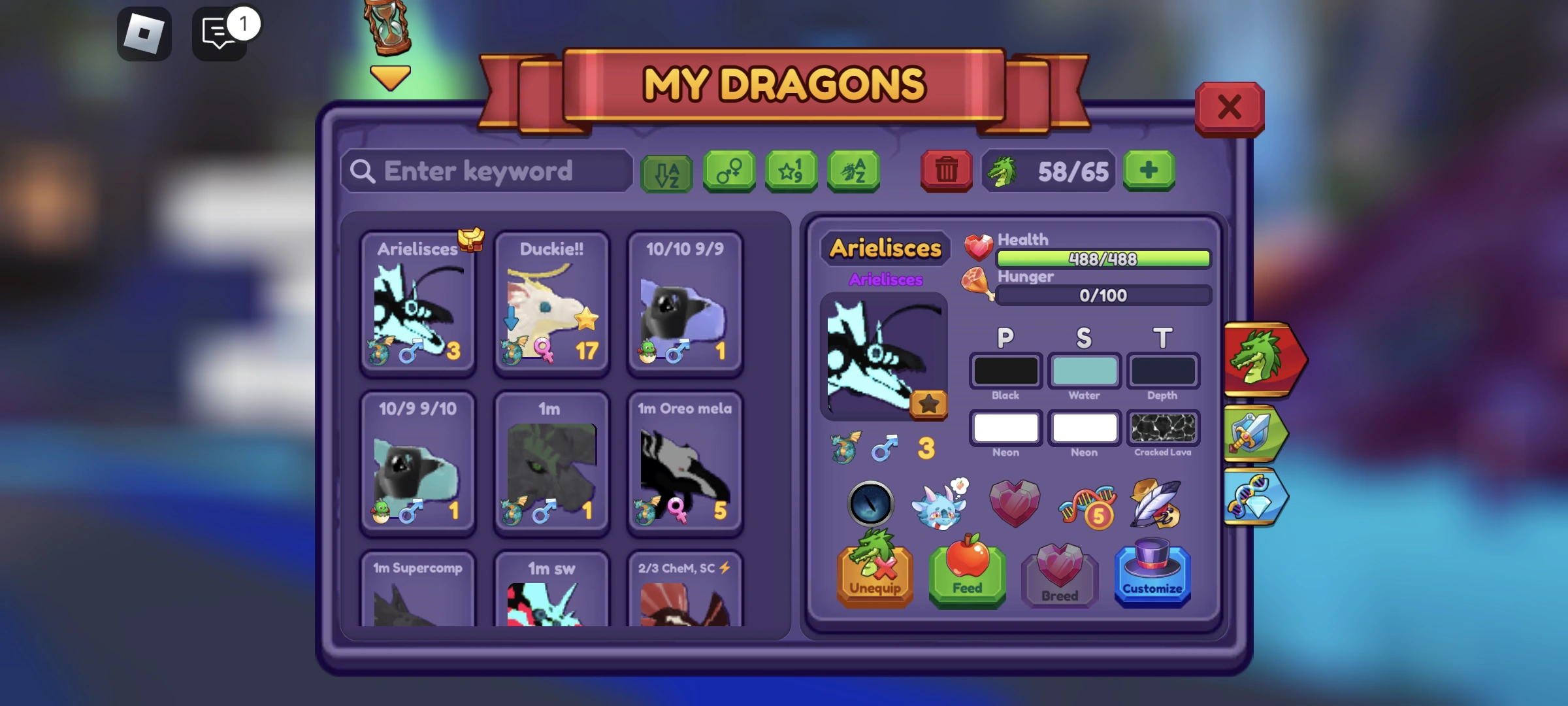The image size is (1568, 706).
Task: Toggle the star on the Duckie!! card
Action: click(x=587, y=320)
